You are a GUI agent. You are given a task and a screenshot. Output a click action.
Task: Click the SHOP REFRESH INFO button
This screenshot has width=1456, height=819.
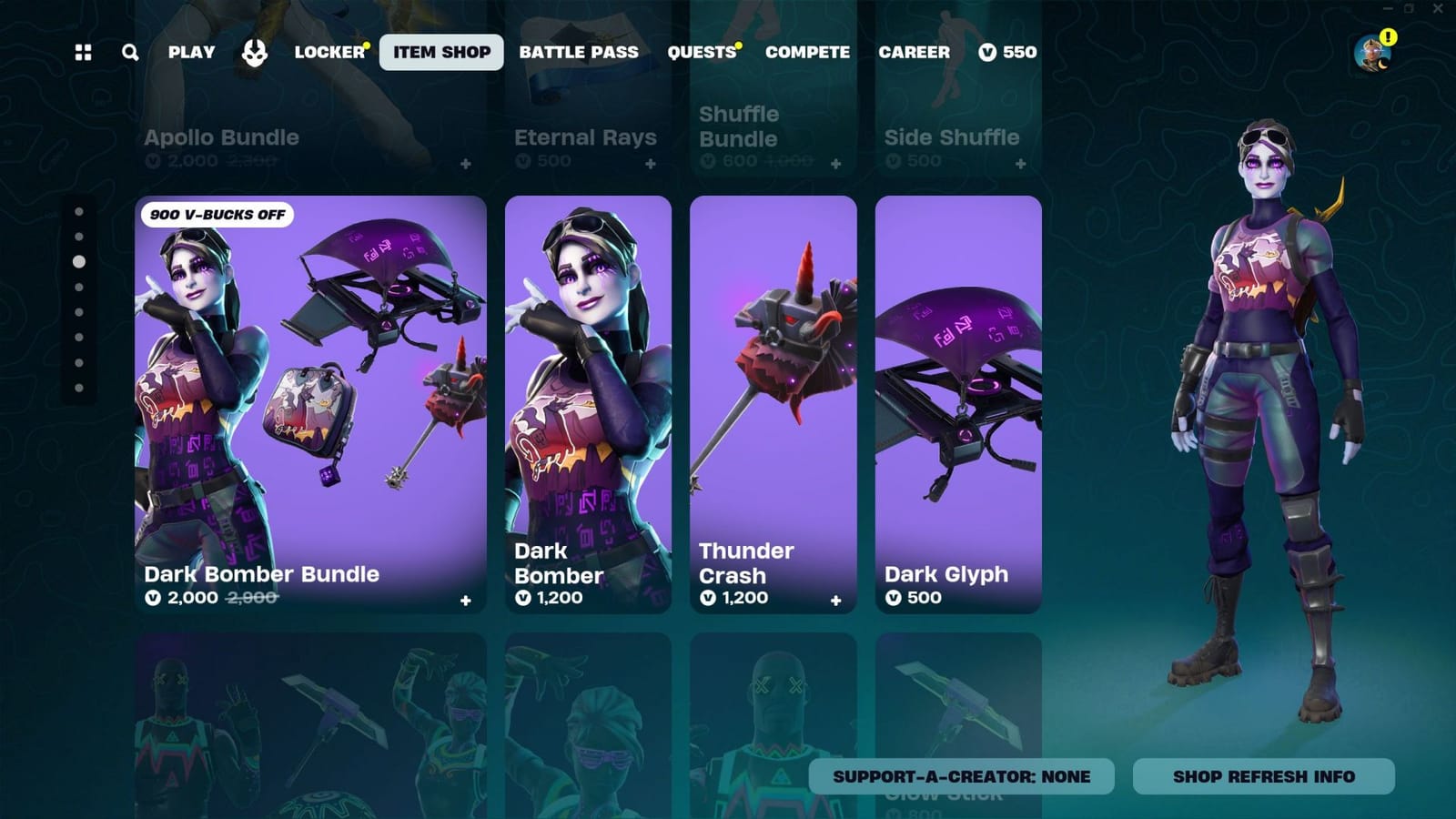(1263, 776)
